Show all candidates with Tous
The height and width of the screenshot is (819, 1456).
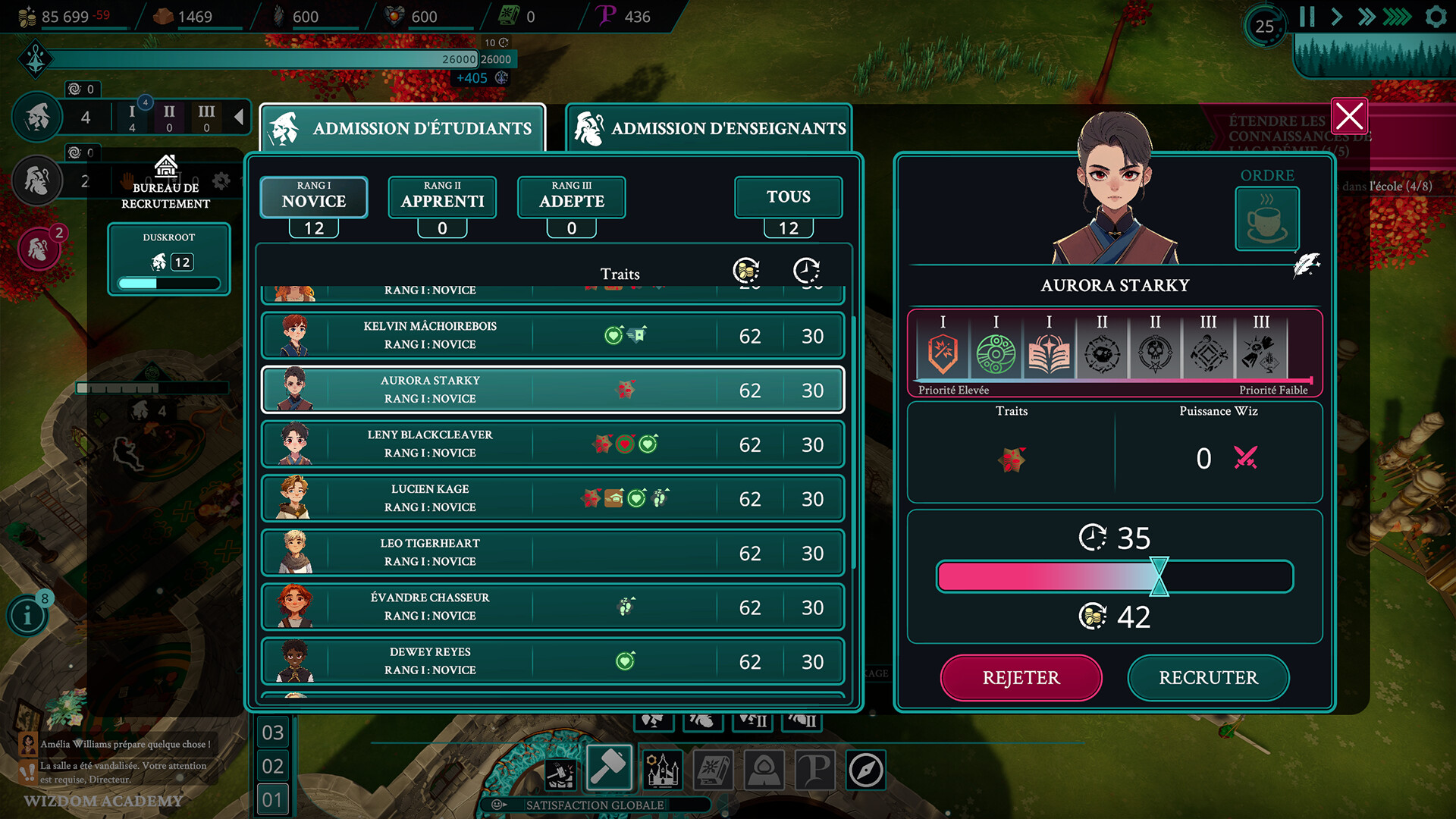tap(788, 197)
